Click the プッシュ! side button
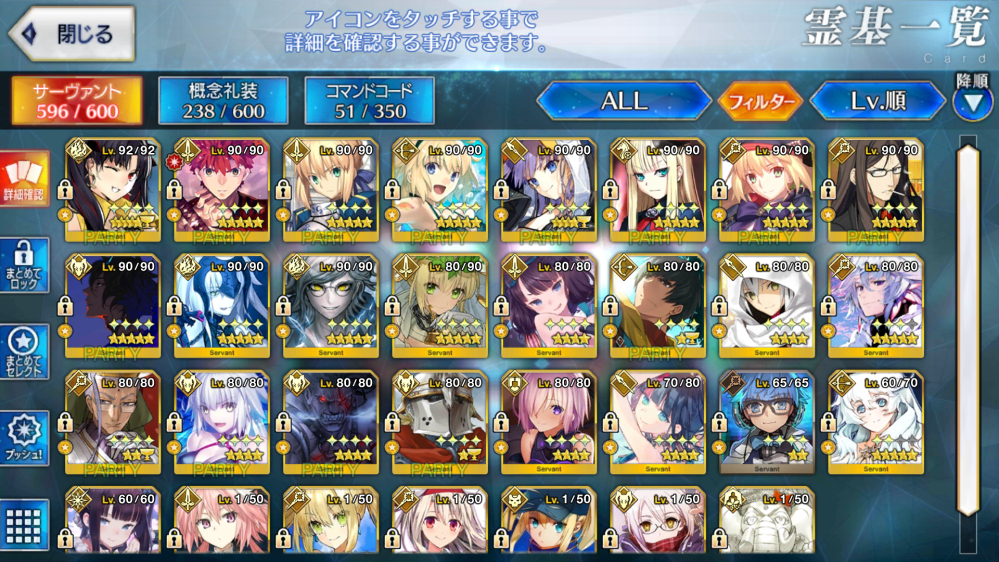 pos(24,437)
